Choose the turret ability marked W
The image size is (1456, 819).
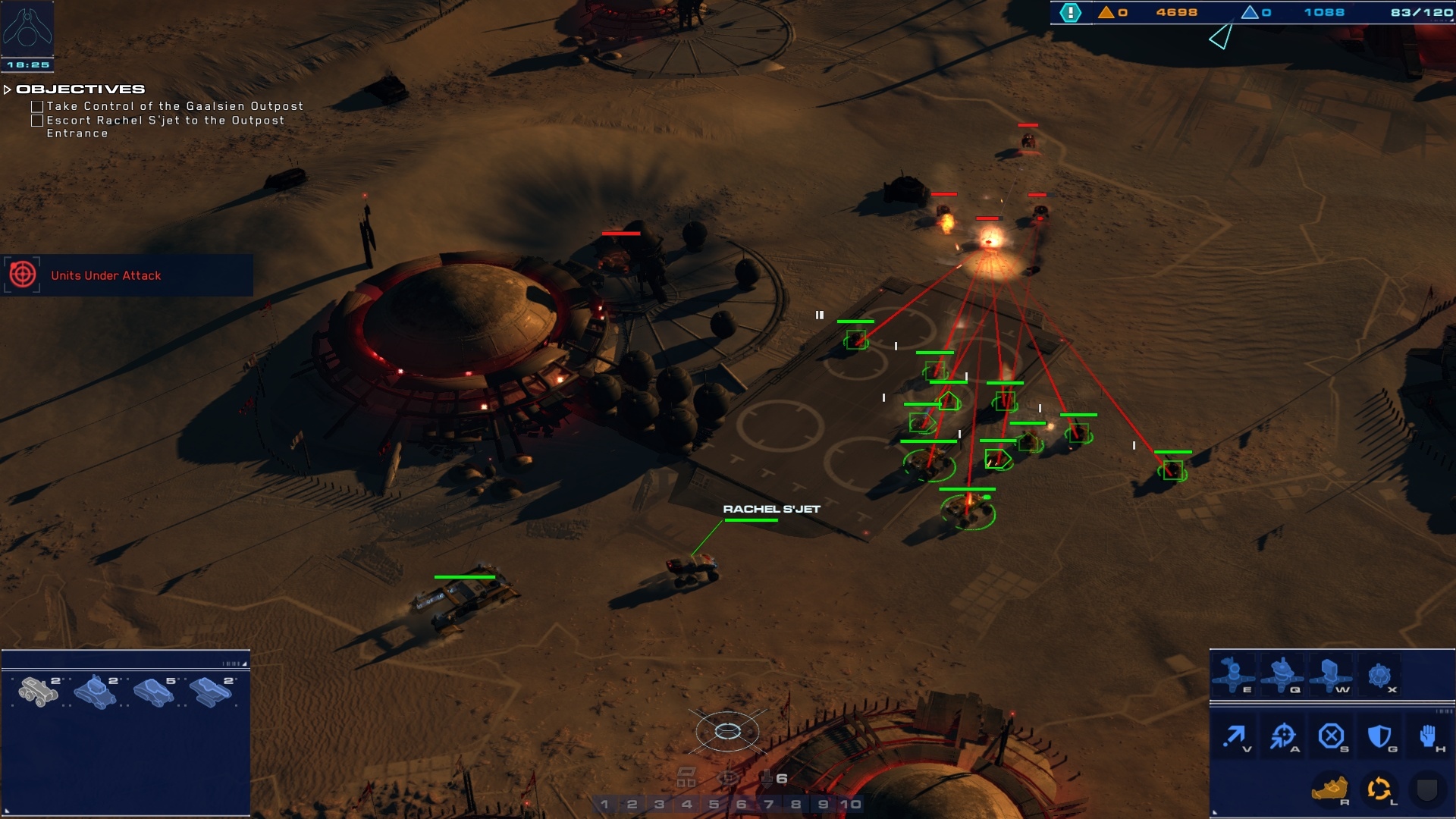1330,674
